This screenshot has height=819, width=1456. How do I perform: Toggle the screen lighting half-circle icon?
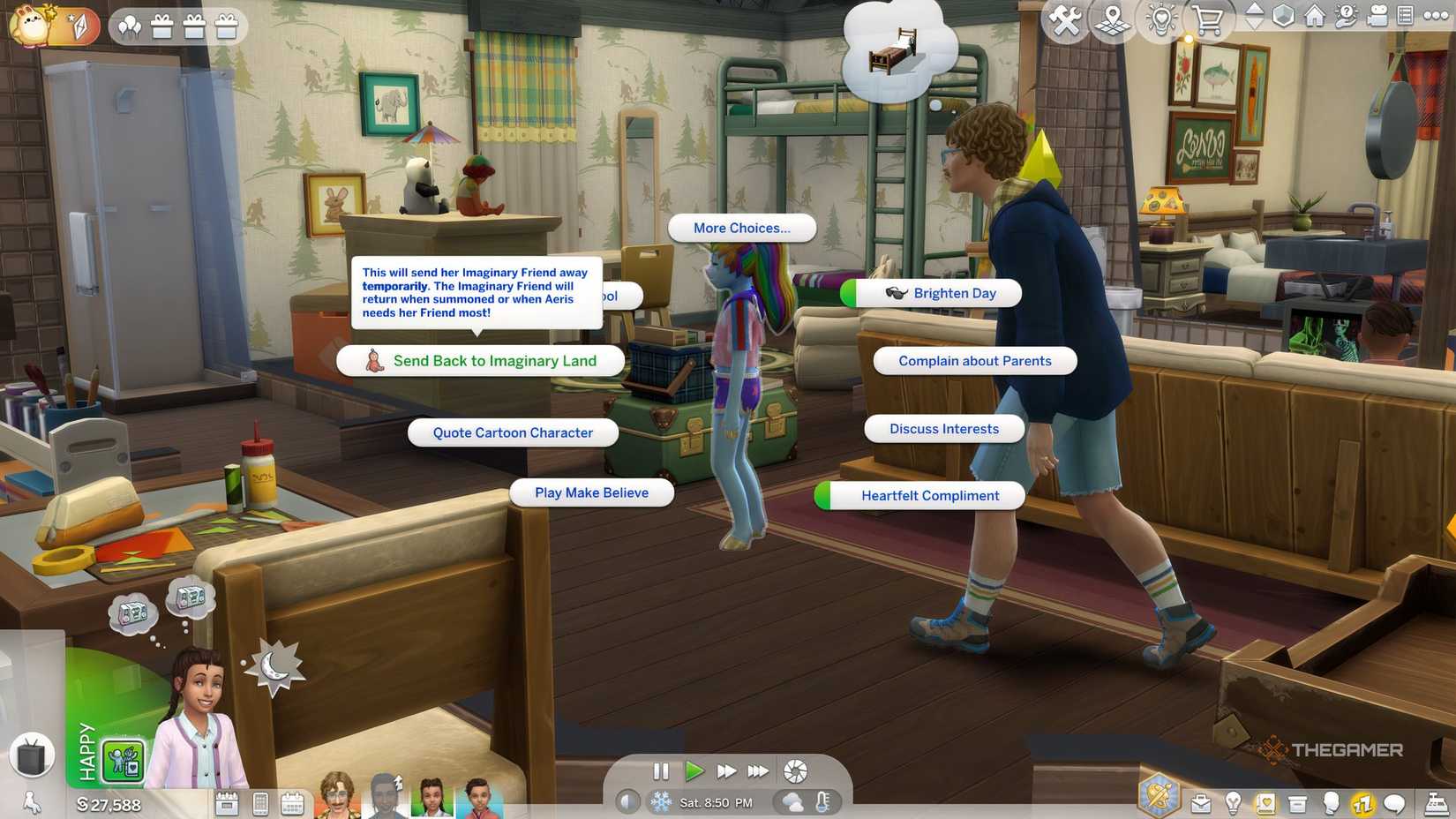(x=631, y=800)
